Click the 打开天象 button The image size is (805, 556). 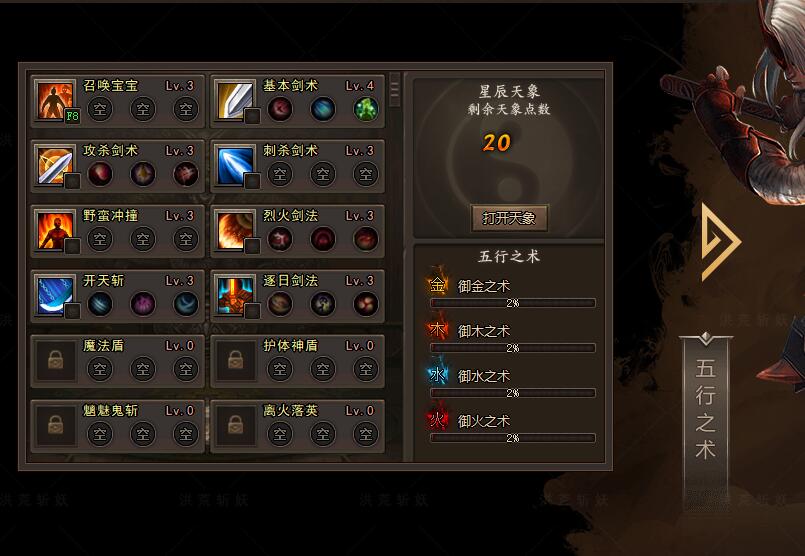509,218
